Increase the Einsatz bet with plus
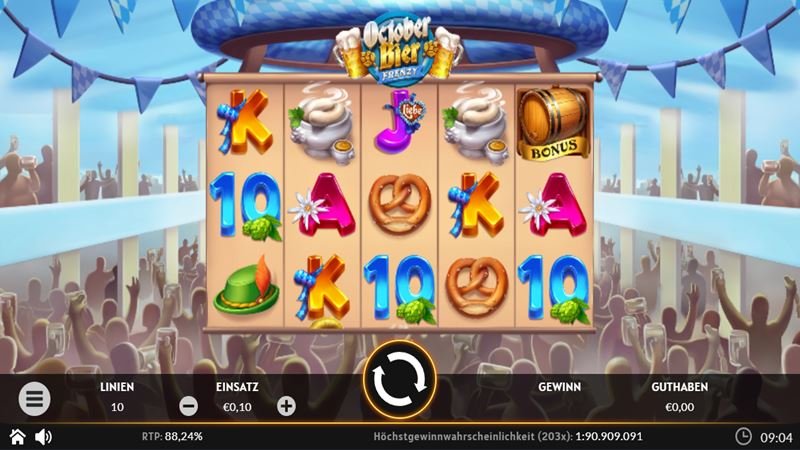 (286, 406)
